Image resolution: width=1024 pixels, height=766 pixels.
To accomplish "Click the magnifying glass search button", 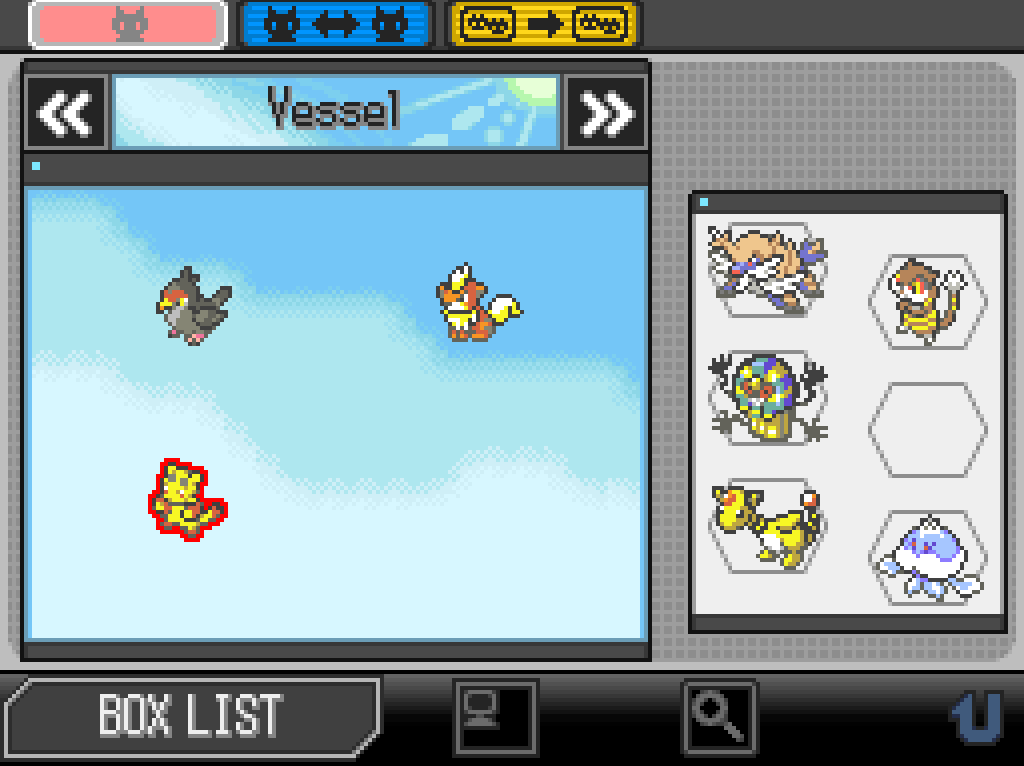I will point(719,716).
